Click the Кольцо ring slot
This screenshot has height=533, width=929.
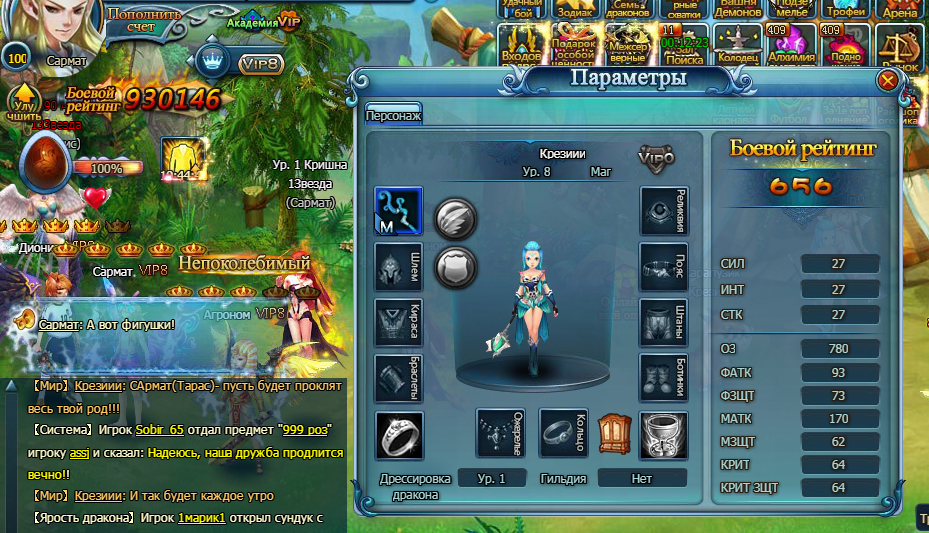[563, 433]
